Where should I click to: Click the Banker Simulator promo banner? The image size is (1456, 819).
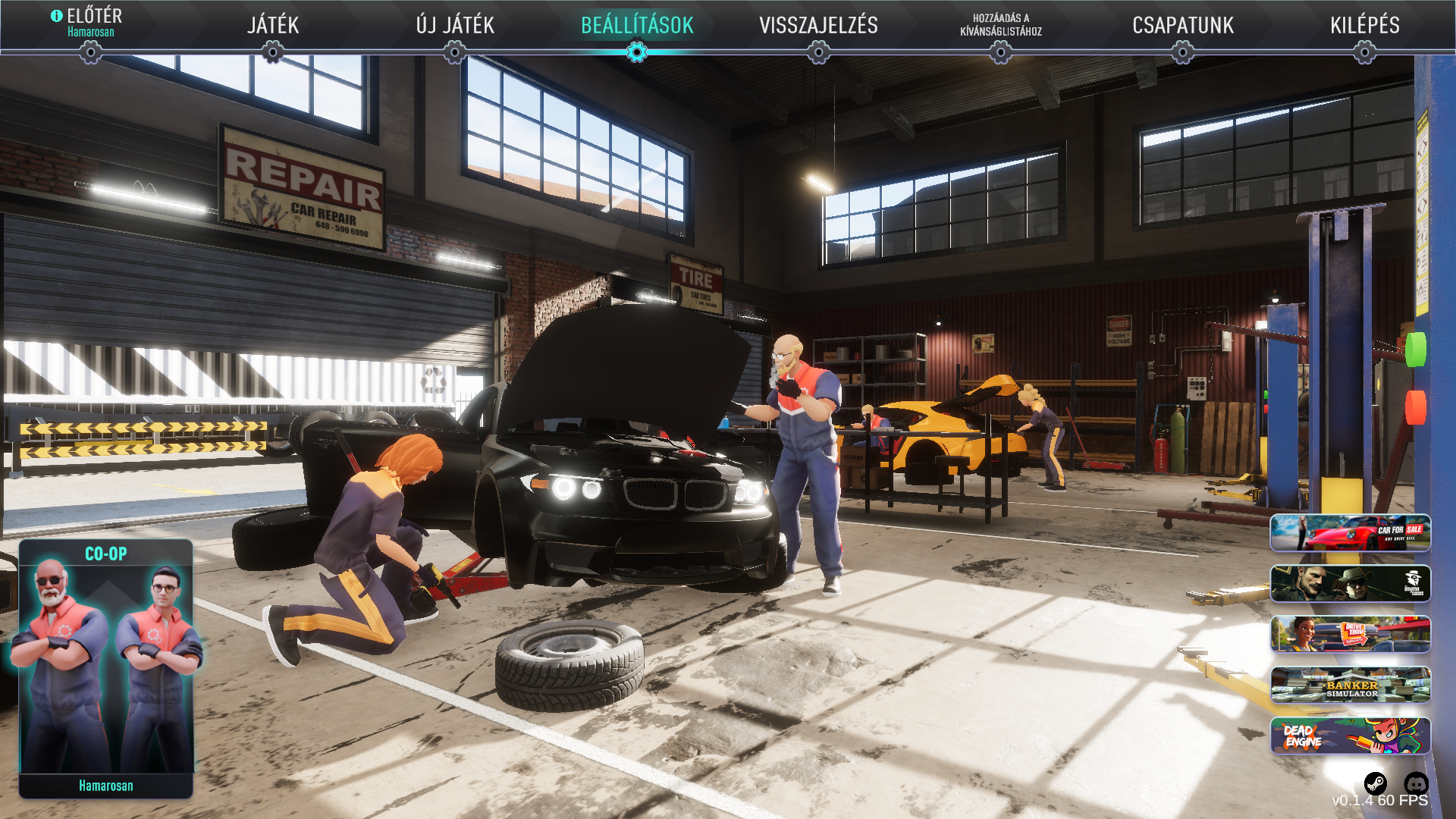1350,685
